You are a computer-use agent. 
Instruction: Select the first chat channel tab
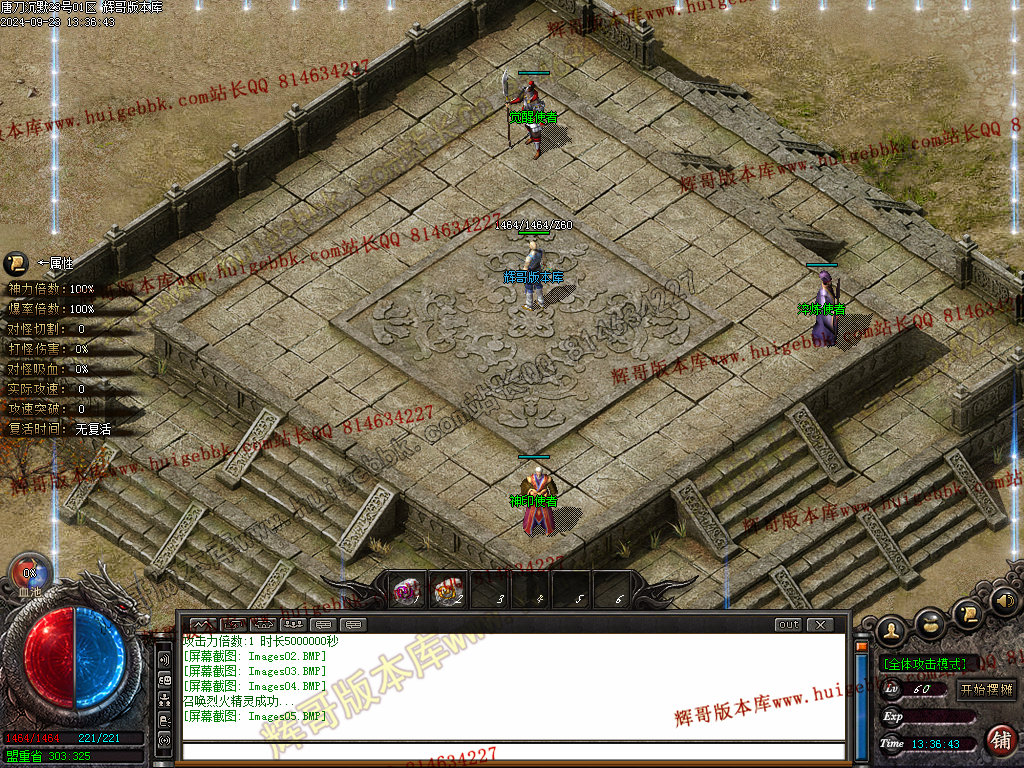pos(204,624)
